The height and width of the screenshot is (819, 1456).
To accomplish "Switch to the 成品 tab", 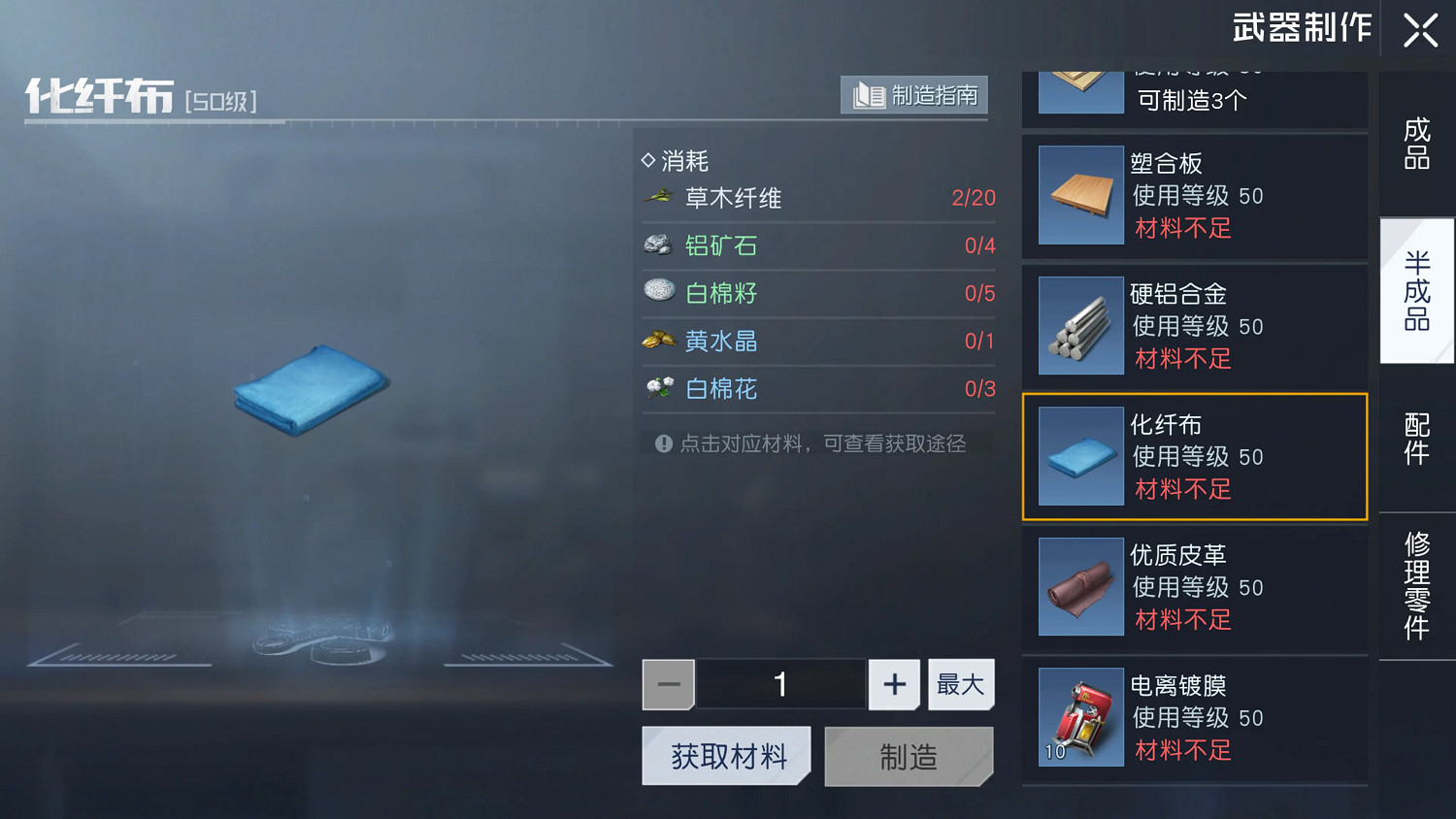I will tap(1416, 141).
